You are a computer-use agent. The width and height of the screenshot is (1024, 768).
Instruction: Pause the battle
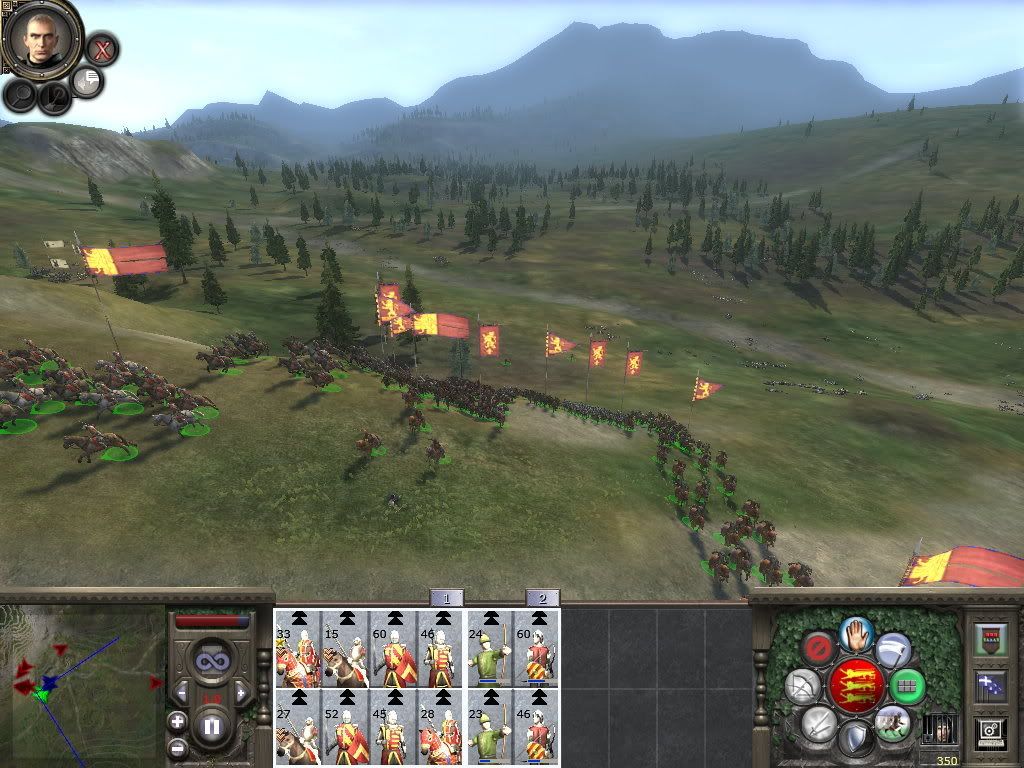pos(211,727)
